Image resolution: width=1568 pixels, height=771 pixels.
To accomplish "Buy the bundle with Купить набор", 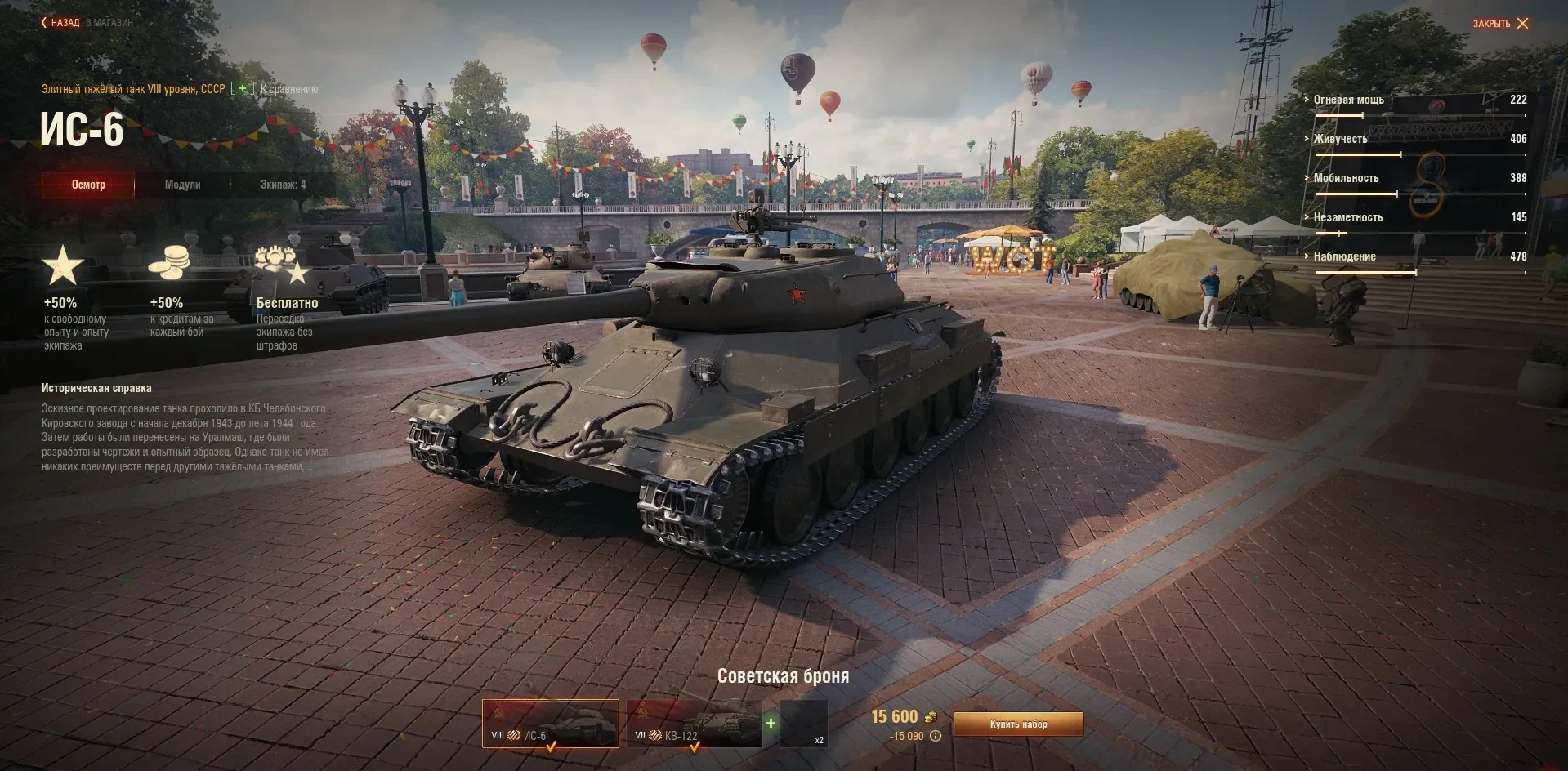I will pos(1018,724).
